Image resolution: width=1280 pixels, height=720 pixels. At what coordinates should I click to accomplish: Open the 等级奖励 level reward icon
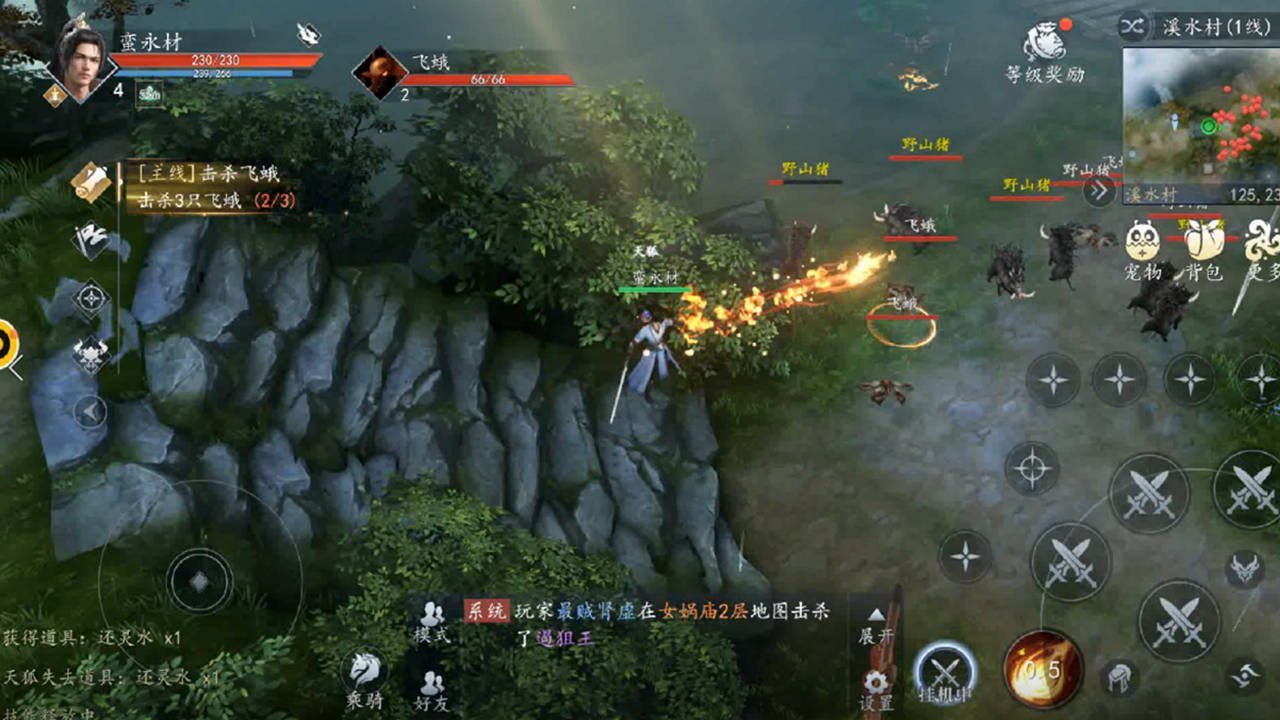[1044, 50]
